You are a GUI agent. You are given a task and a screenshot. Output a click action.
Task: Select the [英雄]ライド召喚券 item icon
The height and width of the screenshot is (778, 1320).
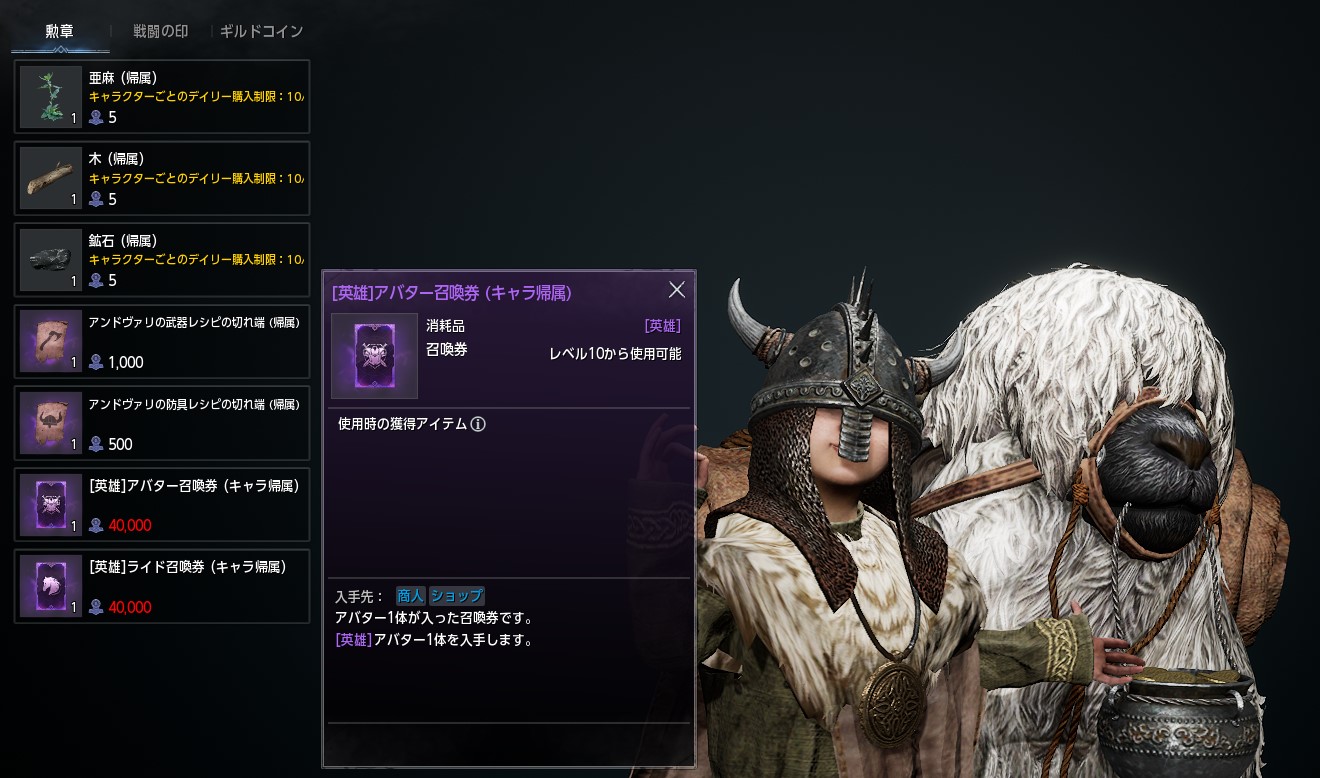click(x=50, y=586)
